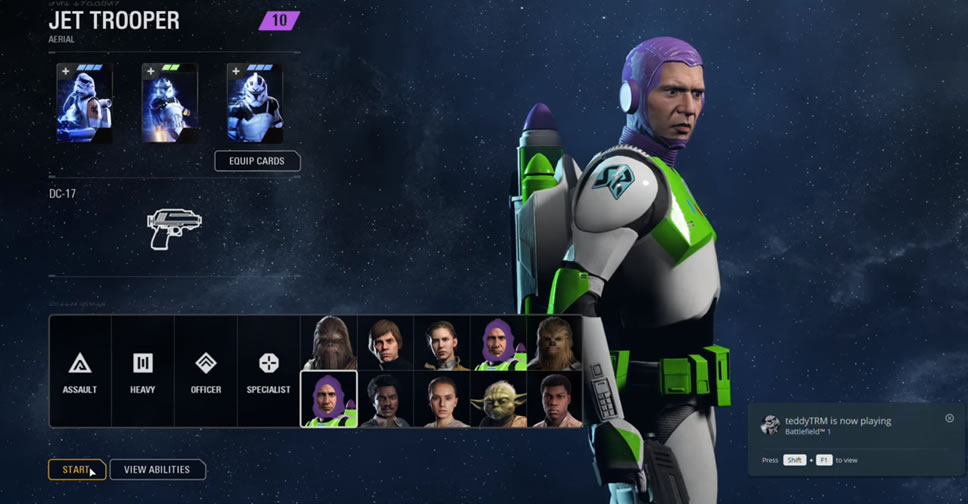Close the teddyTRM now playing notification
This screenshot has height=504, width=968.
pos(949,418)
